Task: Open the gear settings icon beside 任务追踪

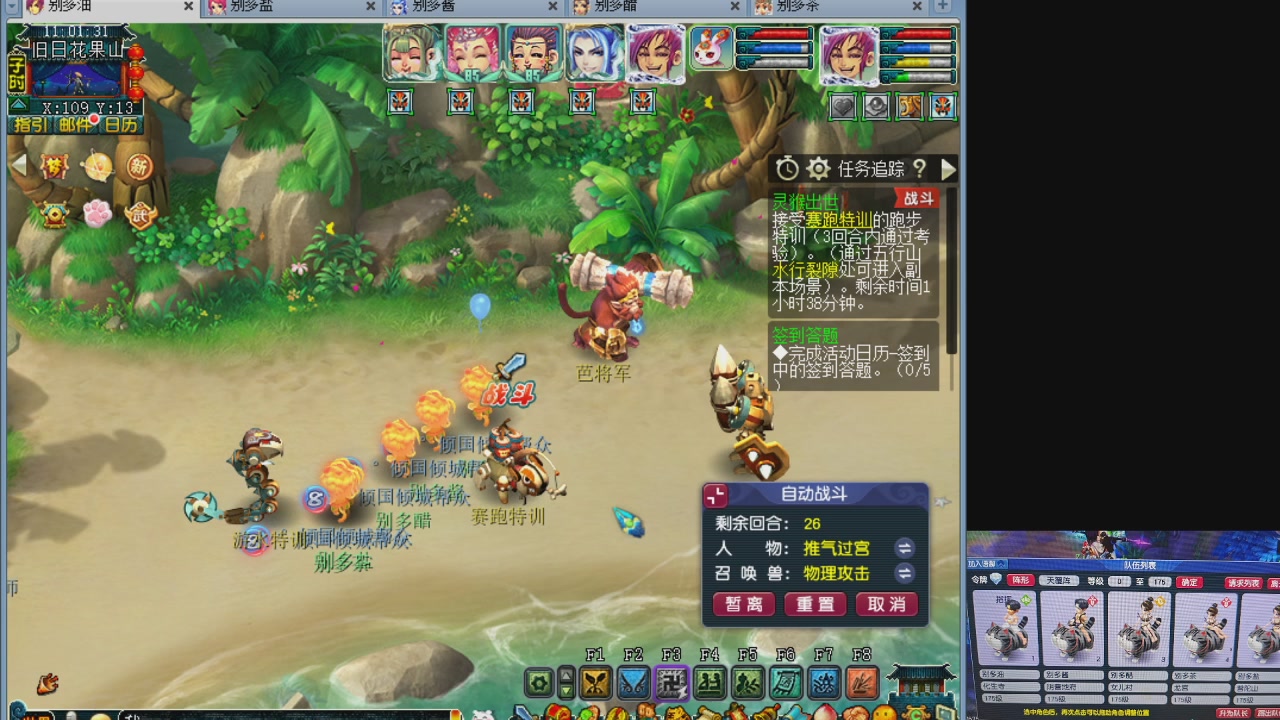Action: click(x=818, y=168)
